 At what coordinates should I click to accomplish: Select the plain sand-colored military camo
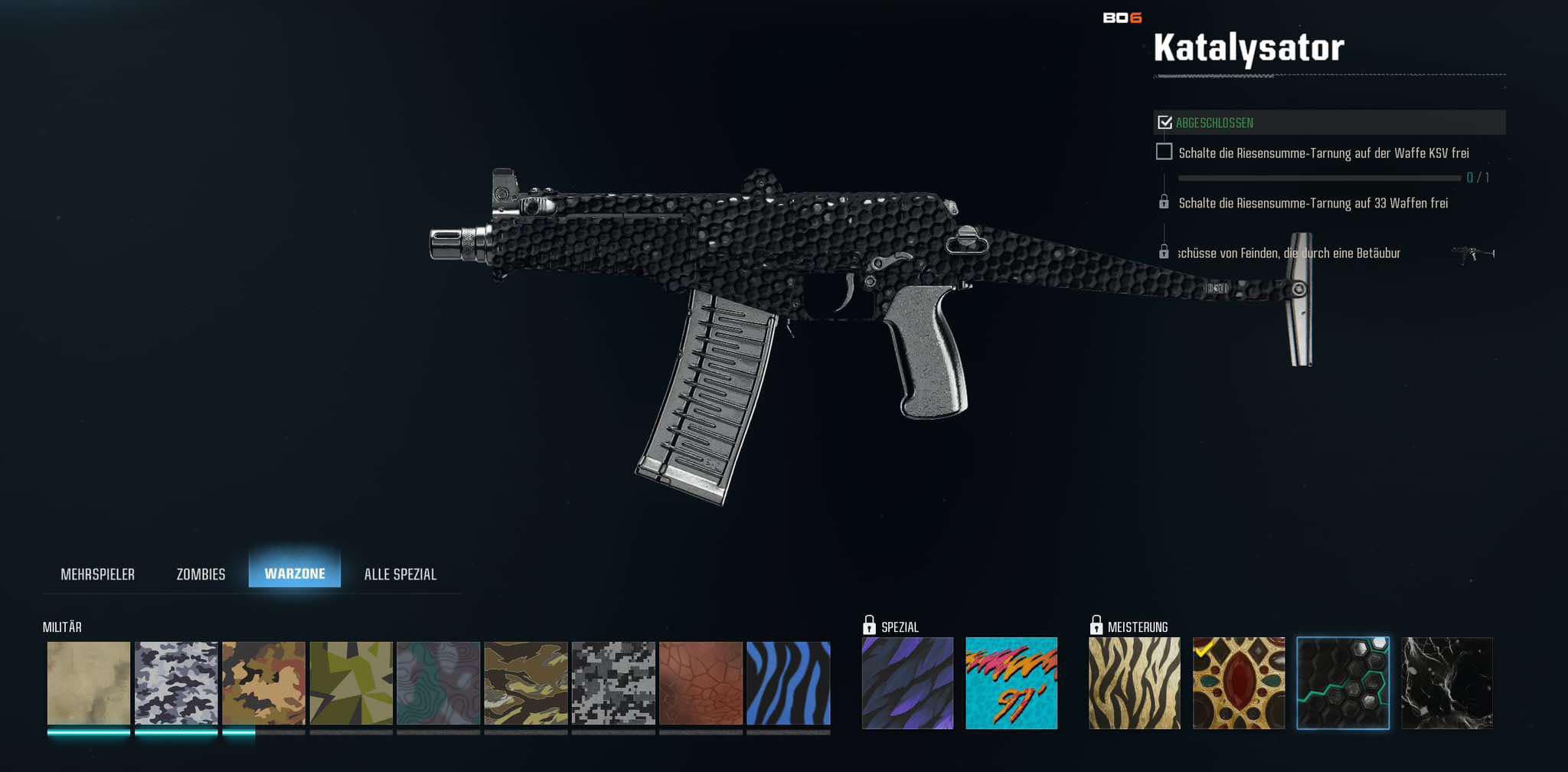[89, 683]
